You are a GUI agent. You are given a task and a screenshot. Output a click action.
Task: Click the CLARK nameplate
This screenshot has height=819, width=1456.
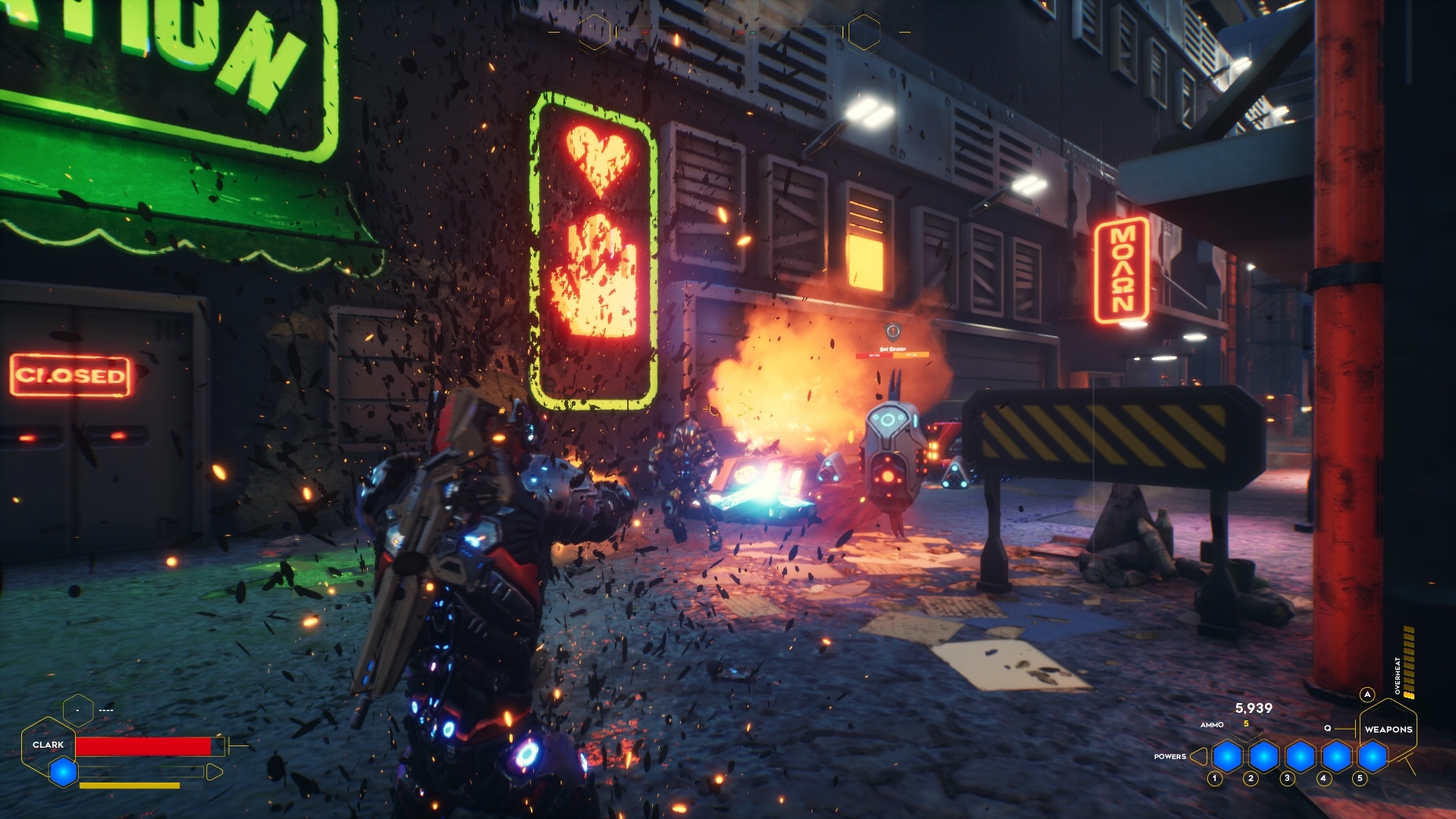click(x=49, y=745)
